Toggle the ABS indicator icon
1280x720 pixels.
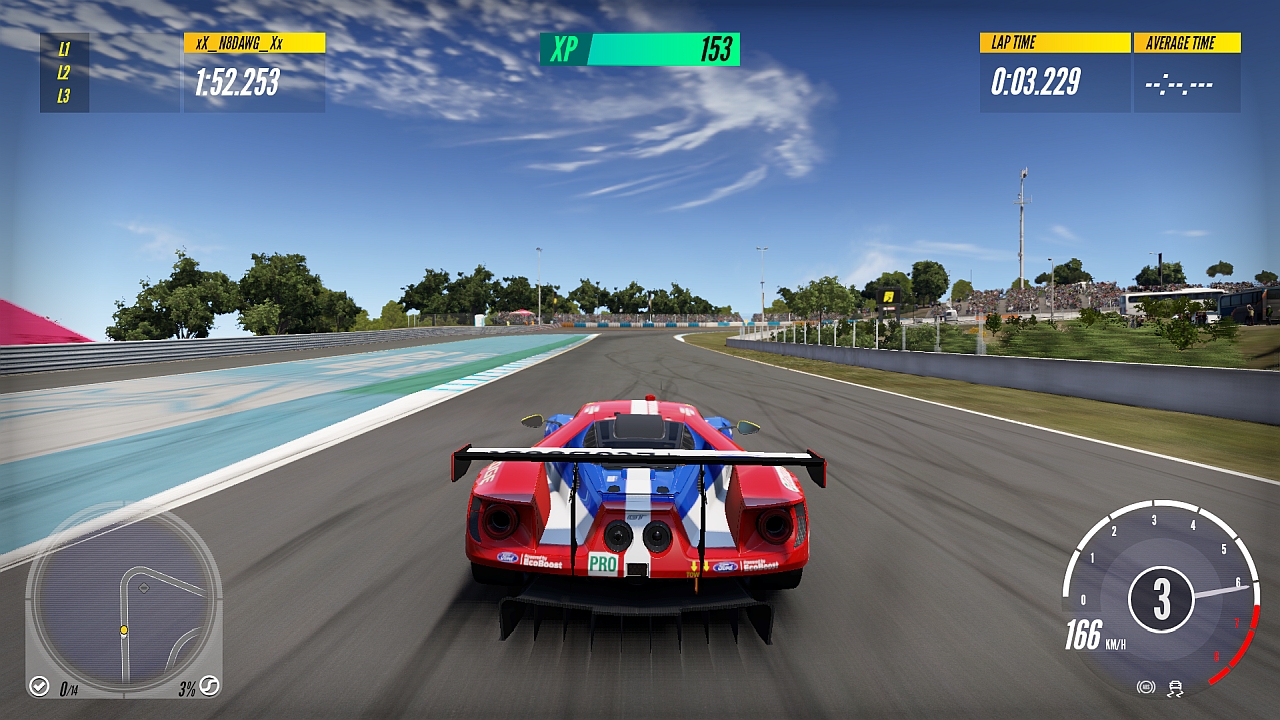(1146, 687)
